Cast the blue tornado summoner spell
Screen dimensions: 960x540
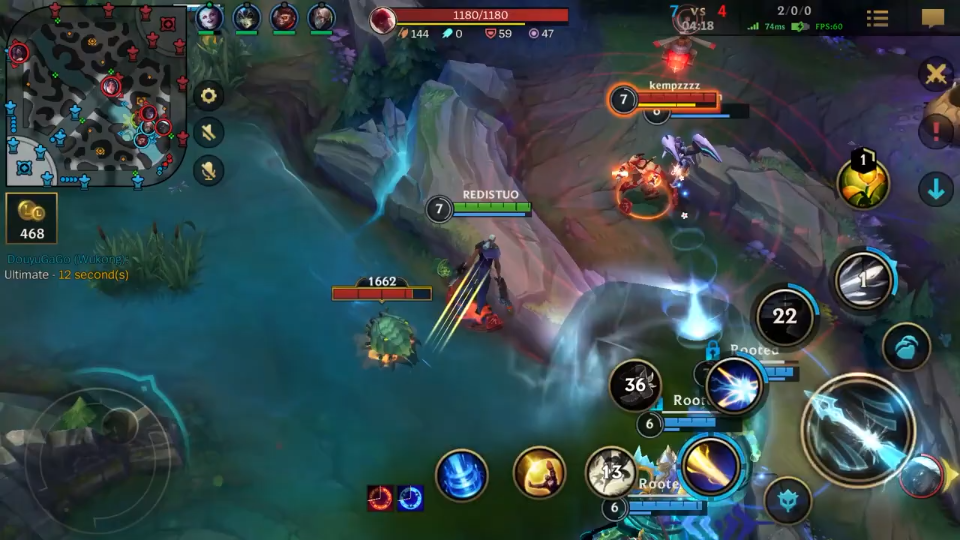461,474
